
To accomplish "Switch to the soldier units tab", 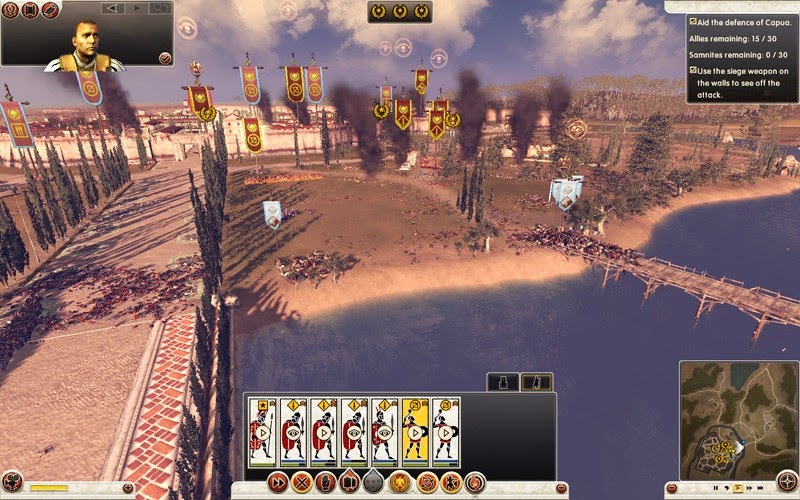I will point(537,381).
